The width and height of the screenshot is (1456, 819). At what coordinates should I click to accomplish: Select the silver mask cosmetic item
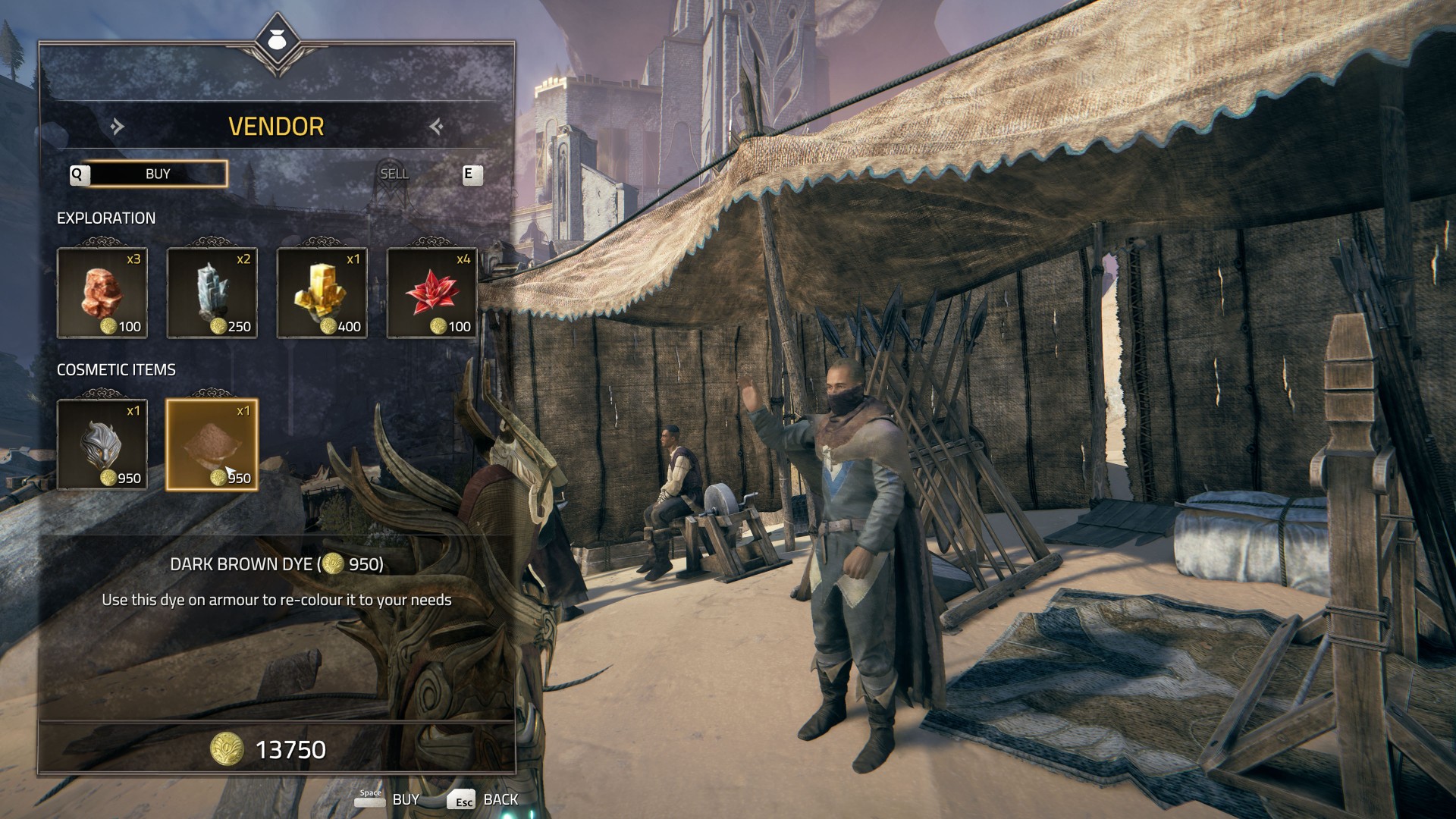[102, 444]
